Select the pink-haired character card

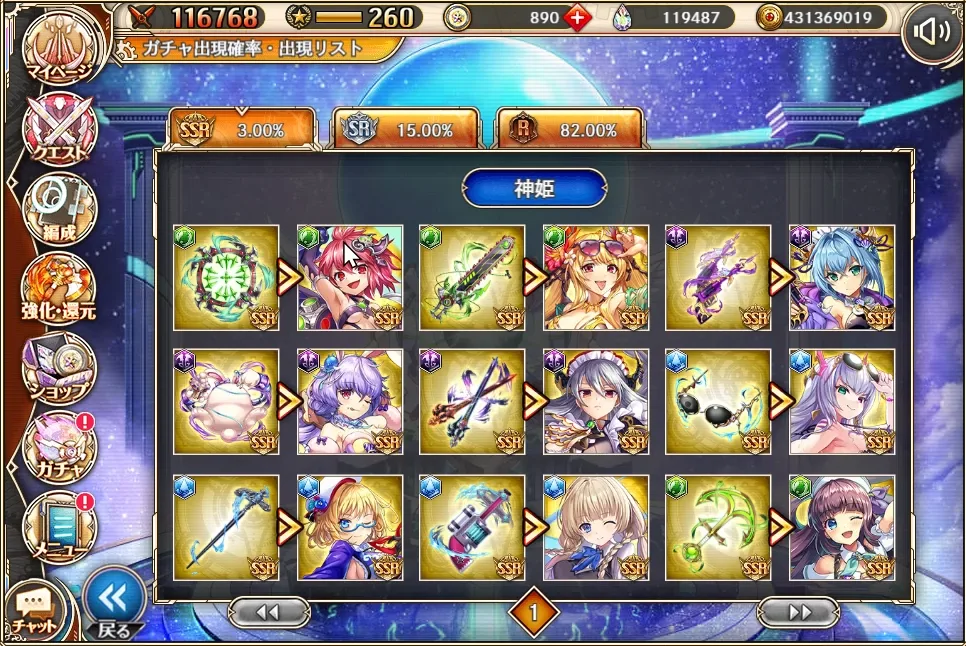(x=350, y=277)
